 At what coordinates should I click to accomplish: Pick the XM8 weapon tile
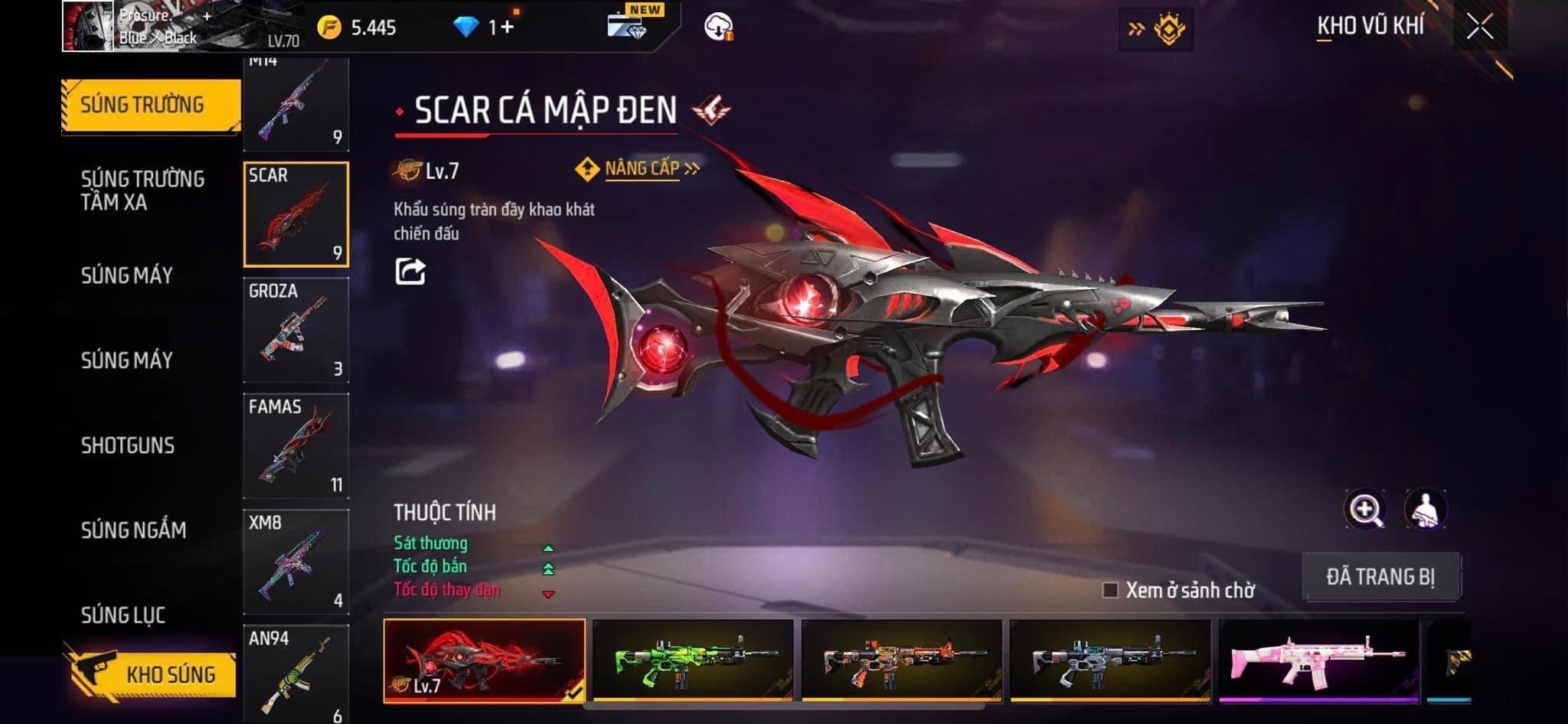[x=296, y=561]
